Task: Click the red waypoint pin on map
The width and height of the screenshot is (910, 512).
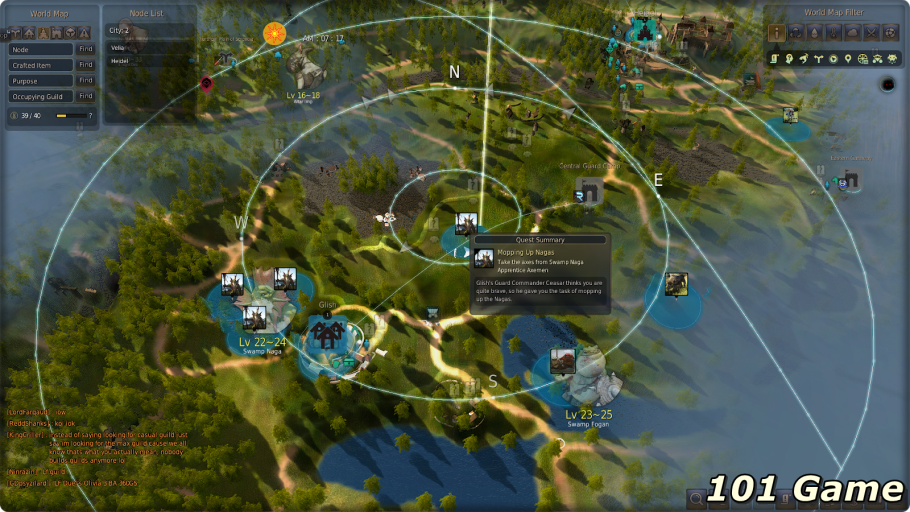Action: pos(207,85)
